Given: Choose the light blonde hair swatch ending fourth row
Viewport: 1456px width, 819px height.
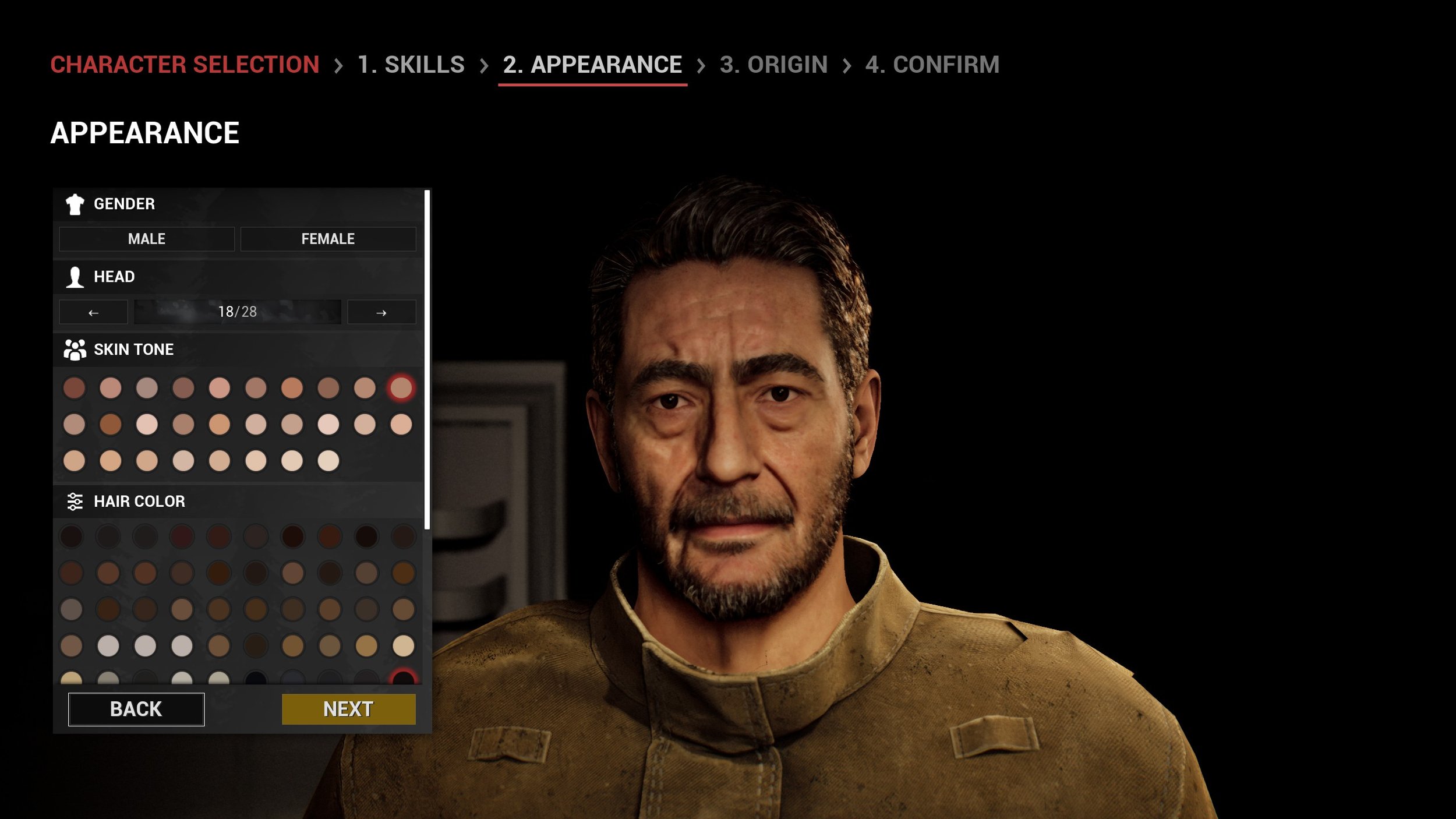Looking at the screenshot, I should click(403, 645).
